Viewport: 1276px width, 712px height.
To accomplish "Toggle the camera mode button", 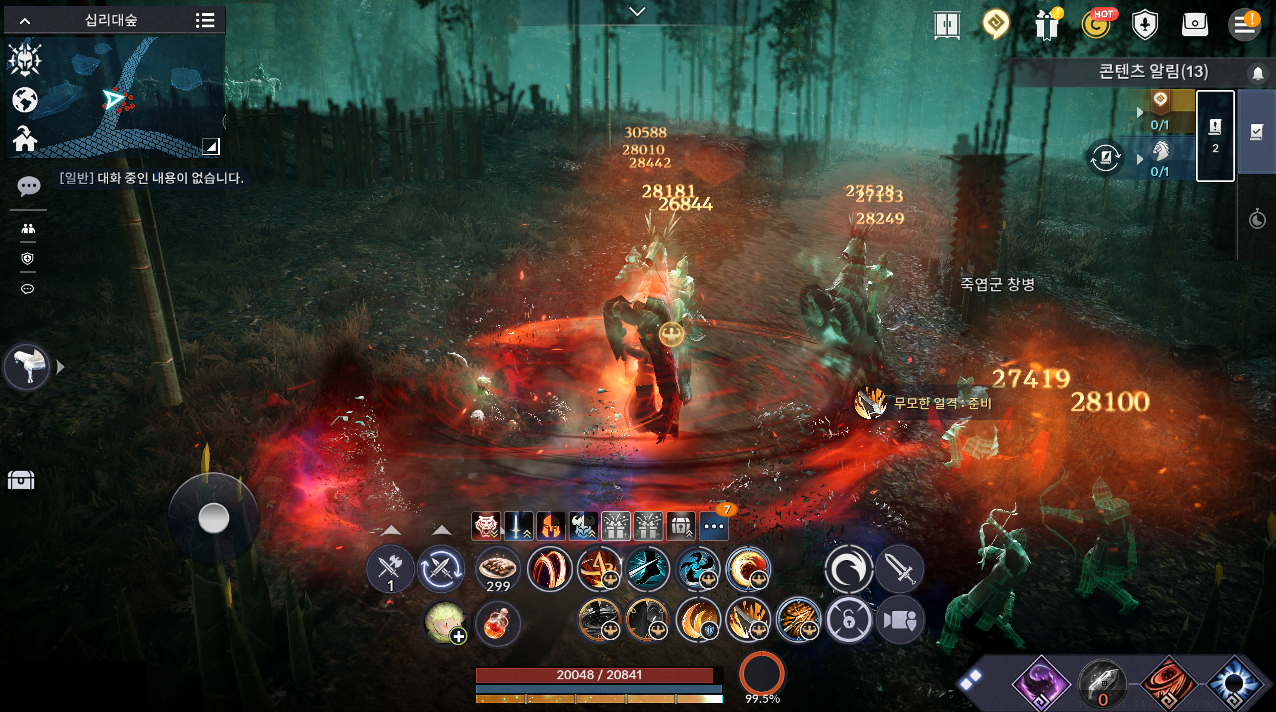I will [x=900, y=621].
